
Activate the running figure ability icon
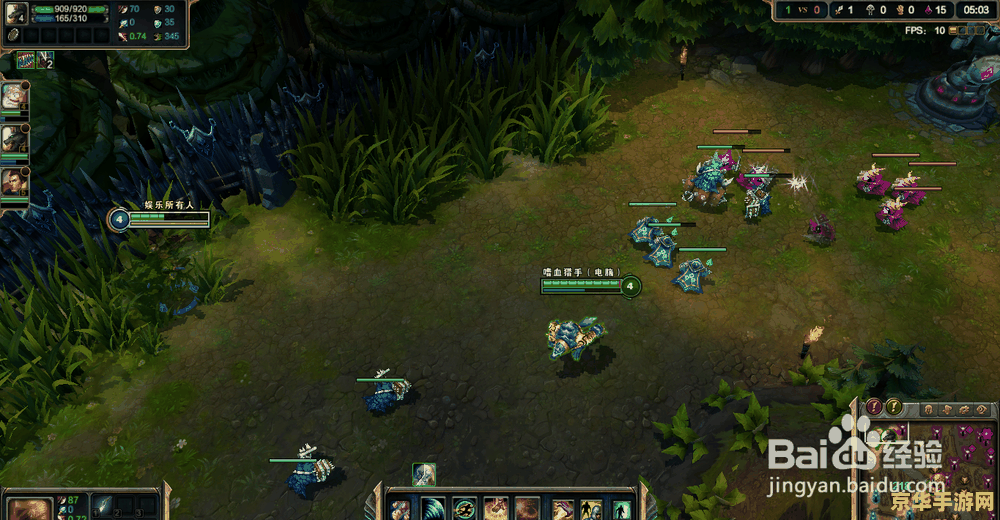coord(464,509)
